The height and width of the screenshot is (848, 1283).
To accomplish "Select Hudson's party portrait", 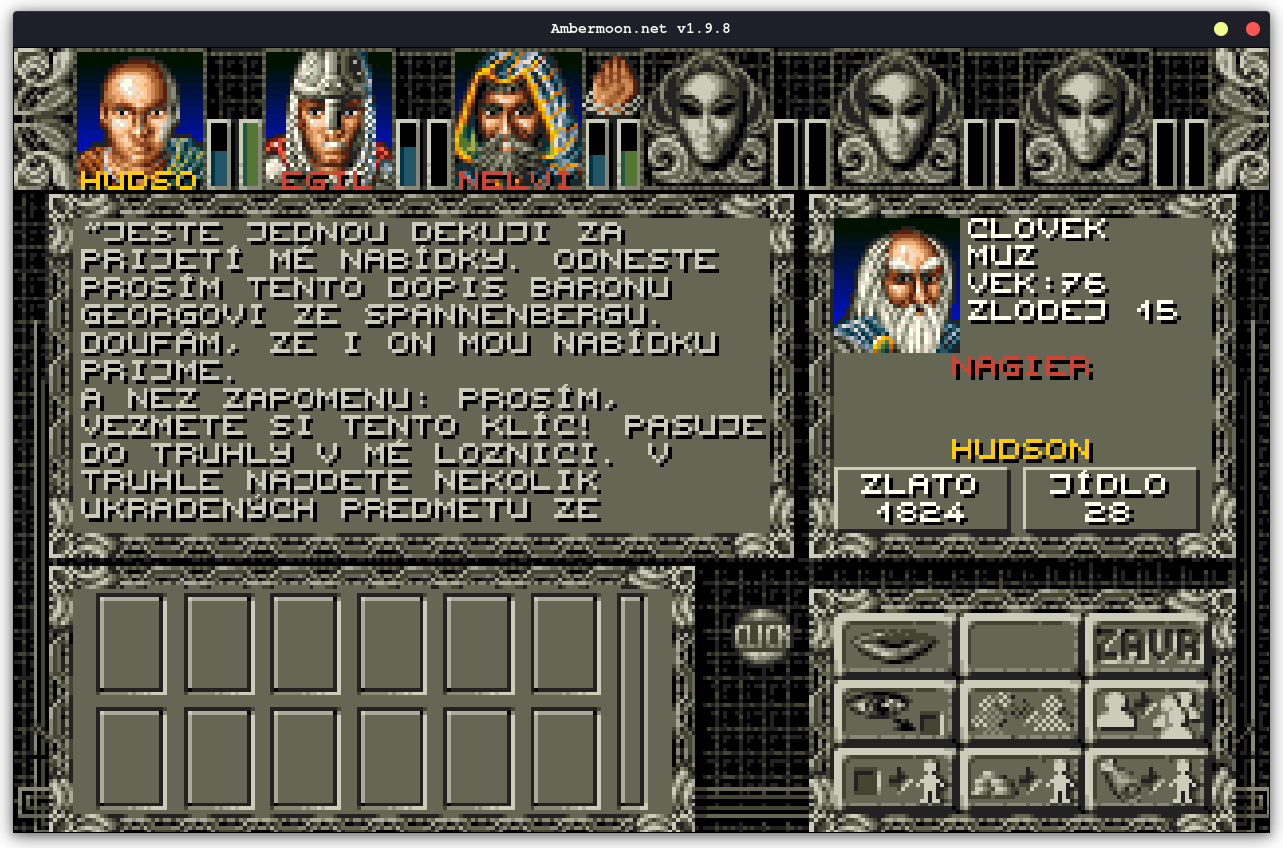I will pyautogui.click(x=140, y=118).
